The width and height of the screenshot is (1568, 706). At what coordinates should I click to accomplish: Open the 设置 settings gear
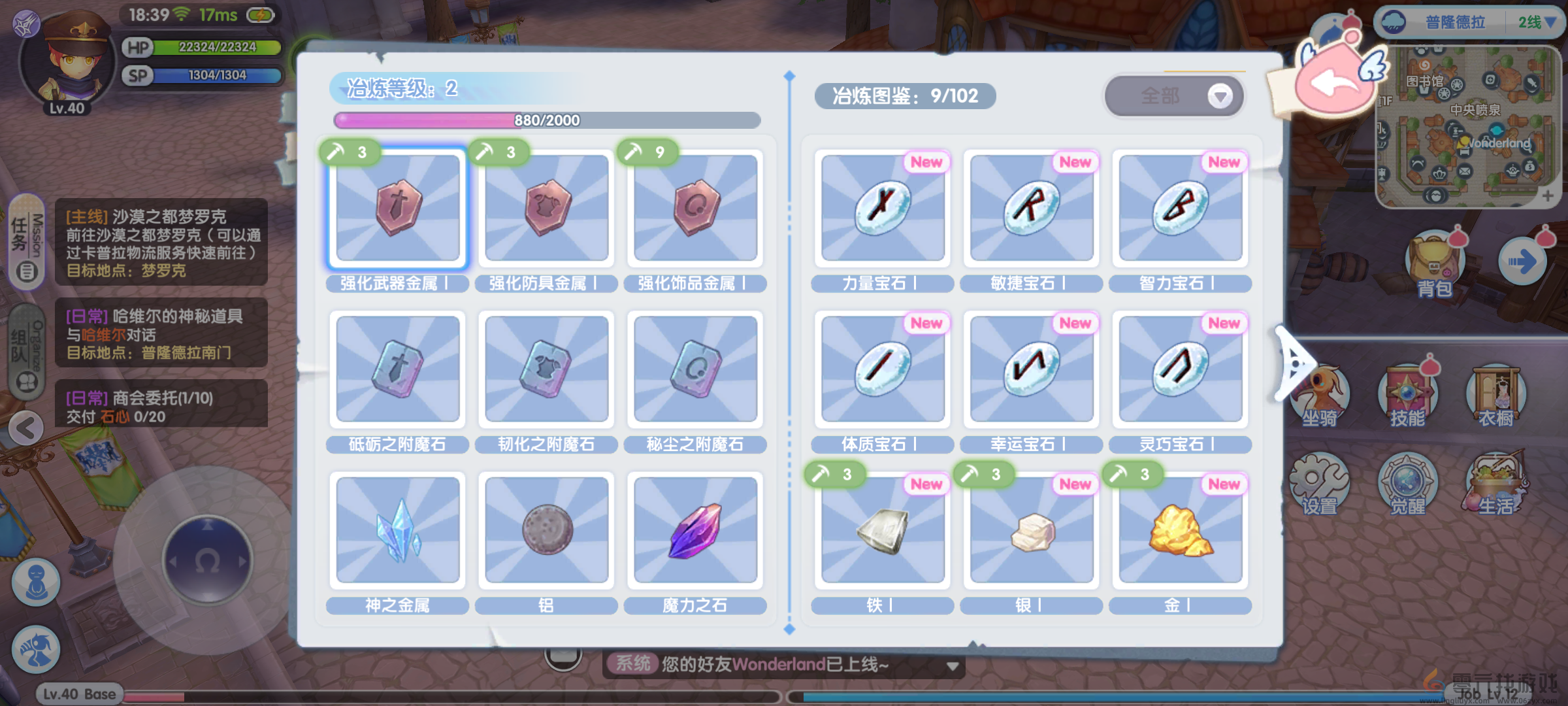coord(1319,485)
